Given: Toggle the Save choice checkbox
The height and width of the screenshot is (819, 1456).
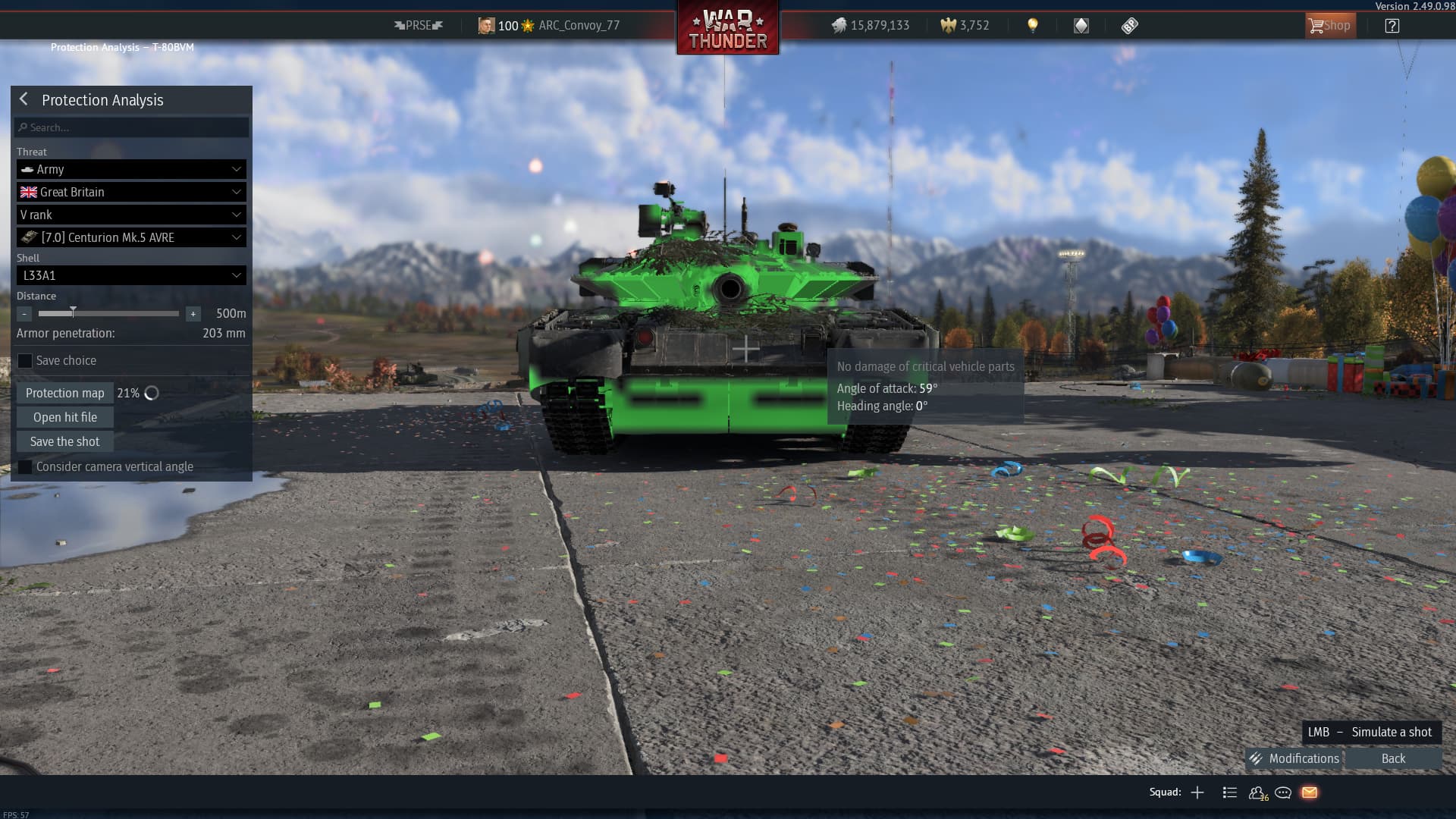Looking at the screenshot, I should coord(25,361).
